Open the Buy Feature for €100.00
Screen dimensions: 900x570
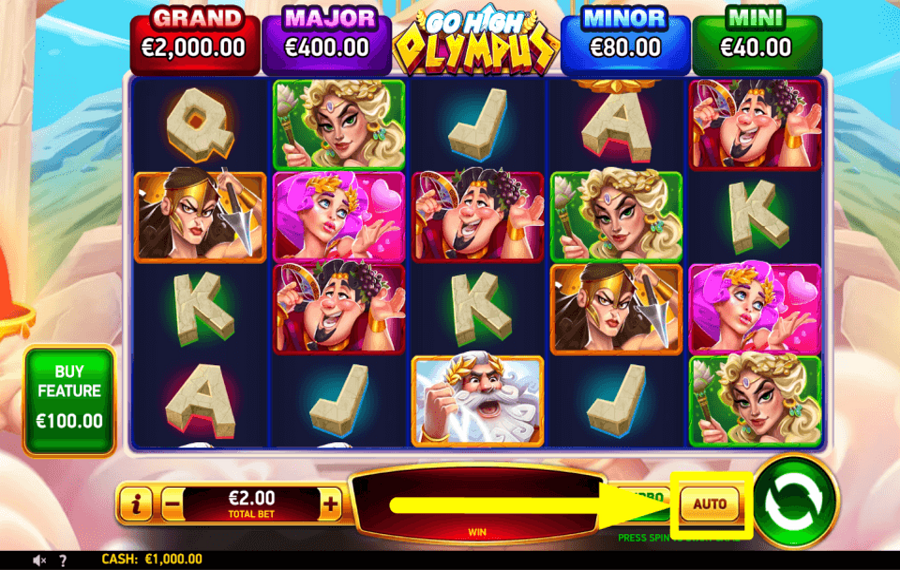click(x=70, y=401)
